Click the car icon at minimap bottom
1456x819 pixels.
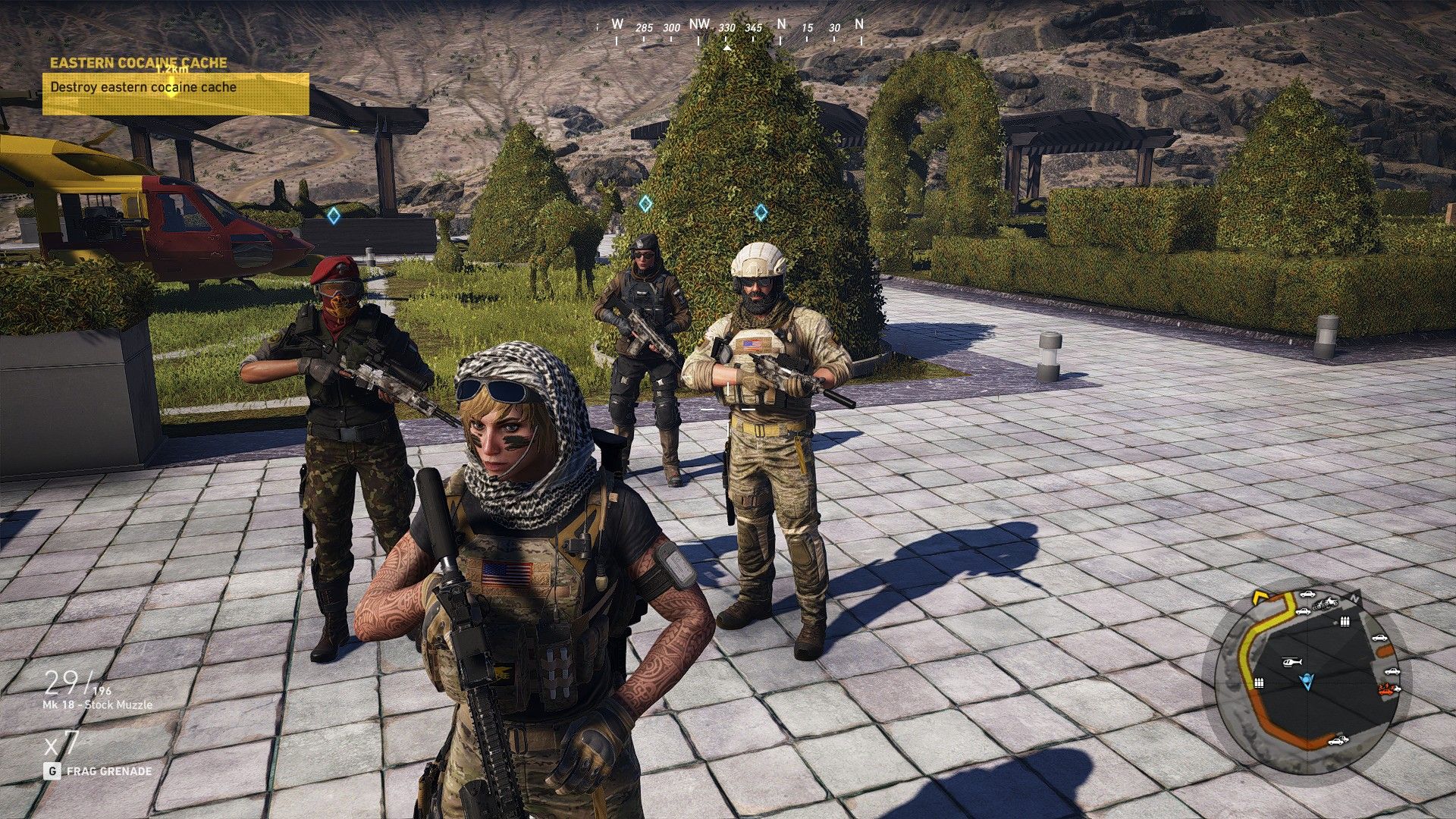(x=1337, y=741)
